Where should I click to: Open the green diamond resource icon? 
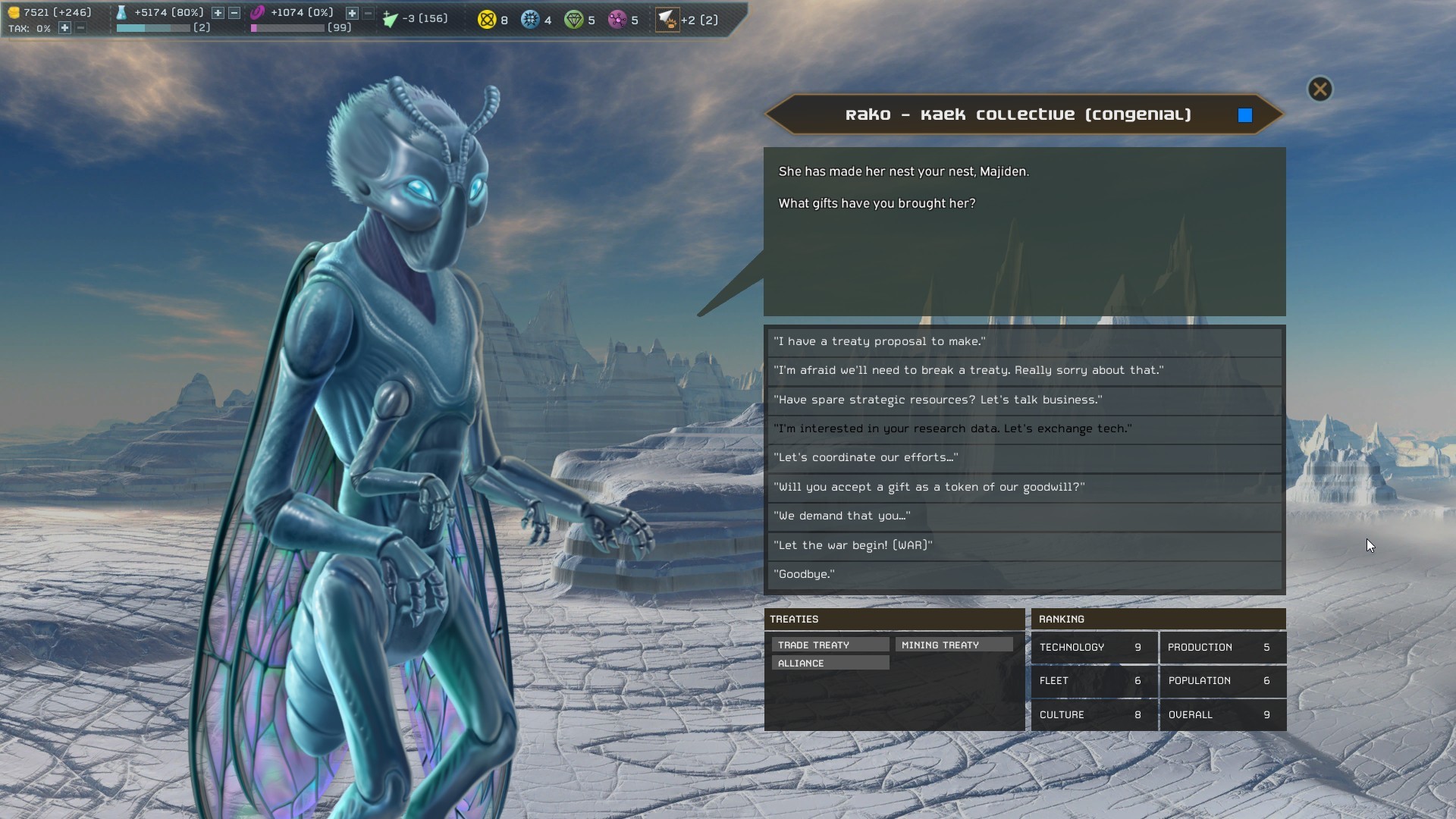574,20
